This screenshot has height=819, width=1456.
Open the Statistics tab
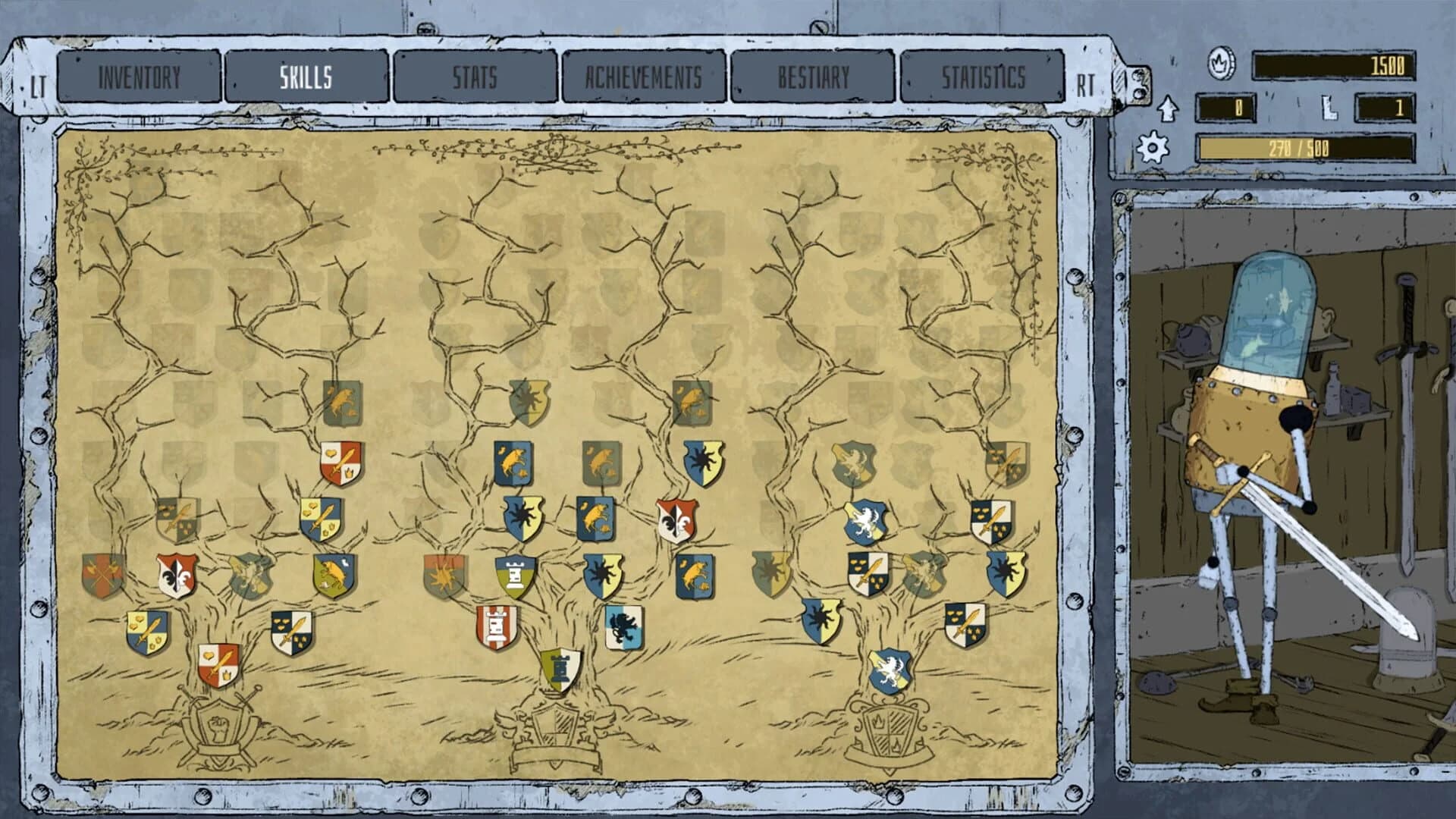click(x=984, y=76)
